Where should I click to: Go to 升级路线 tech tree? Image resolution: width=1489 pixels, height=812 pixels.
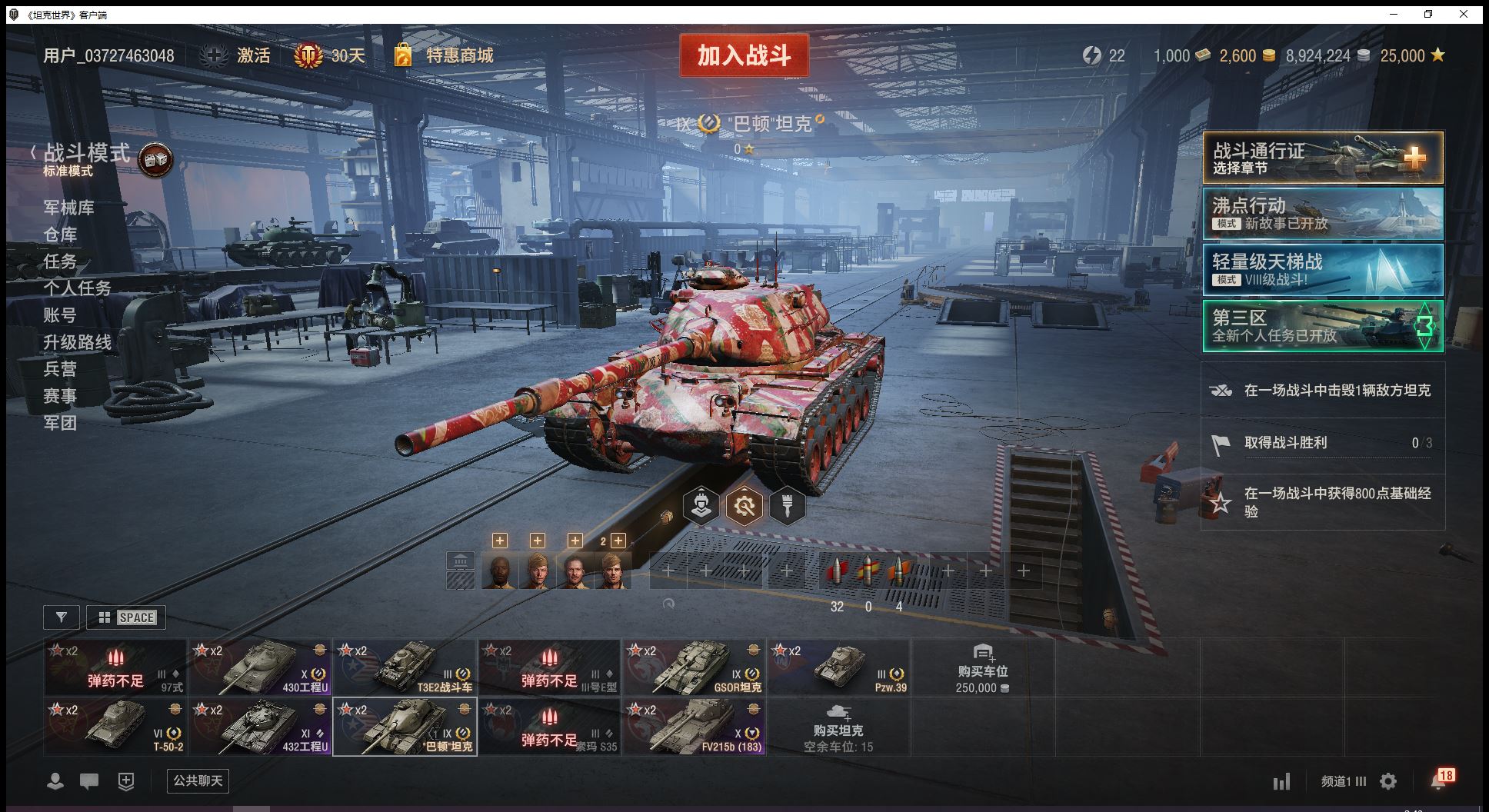(x=77, y=342)
